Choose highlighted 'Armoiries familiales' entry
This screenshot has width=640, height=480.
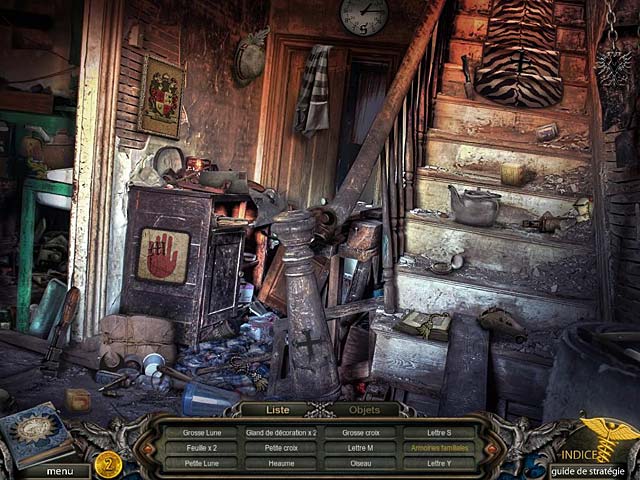coord(439,448)
